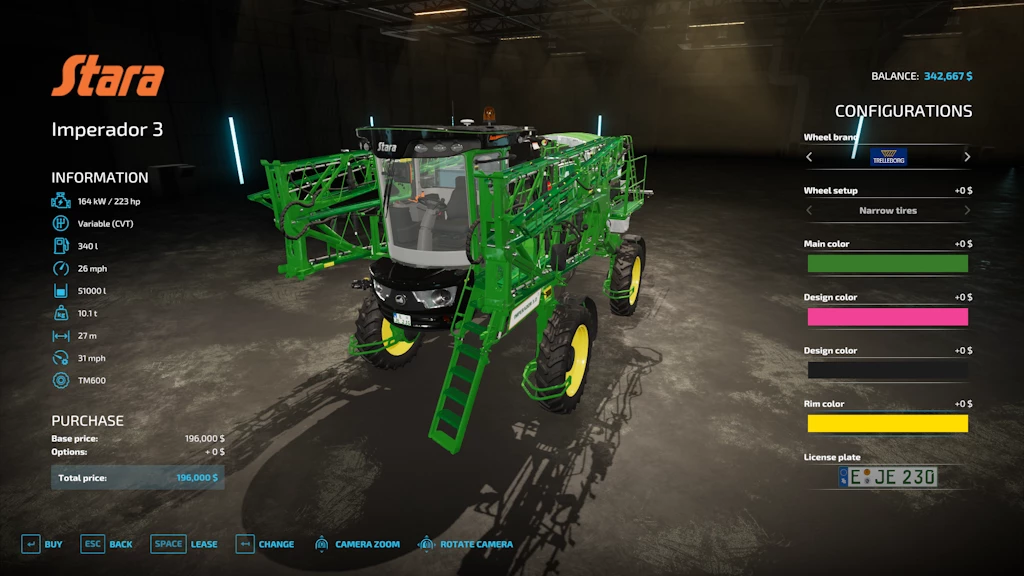Screen dimensions: 1024x576
Task: Open the green Main color swatch
Action: pyautogui.click(x=888, y=264)
